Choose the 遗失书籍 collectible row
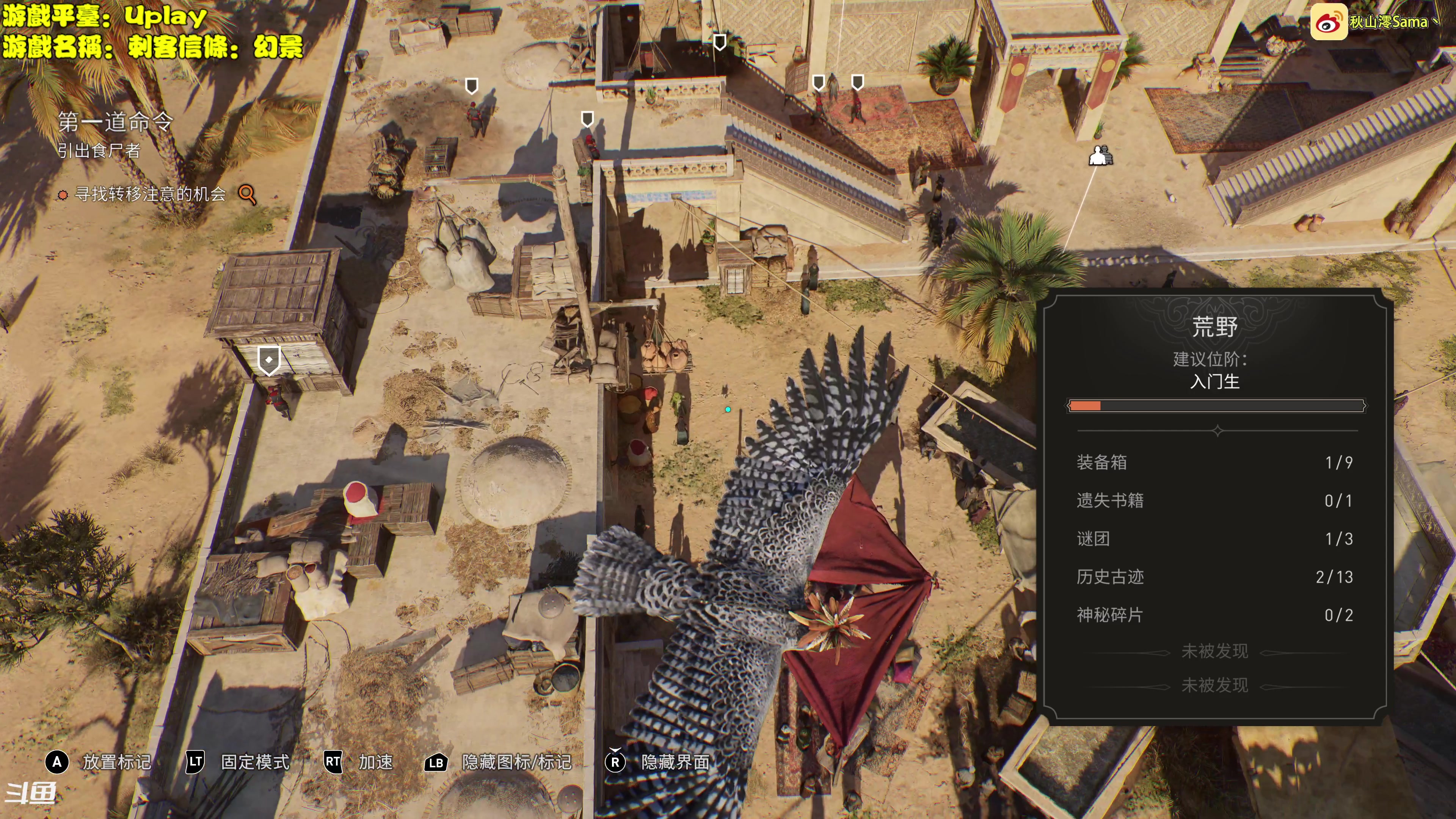The width and height of the screenshot is (1456, 819). pos(1214,501)
